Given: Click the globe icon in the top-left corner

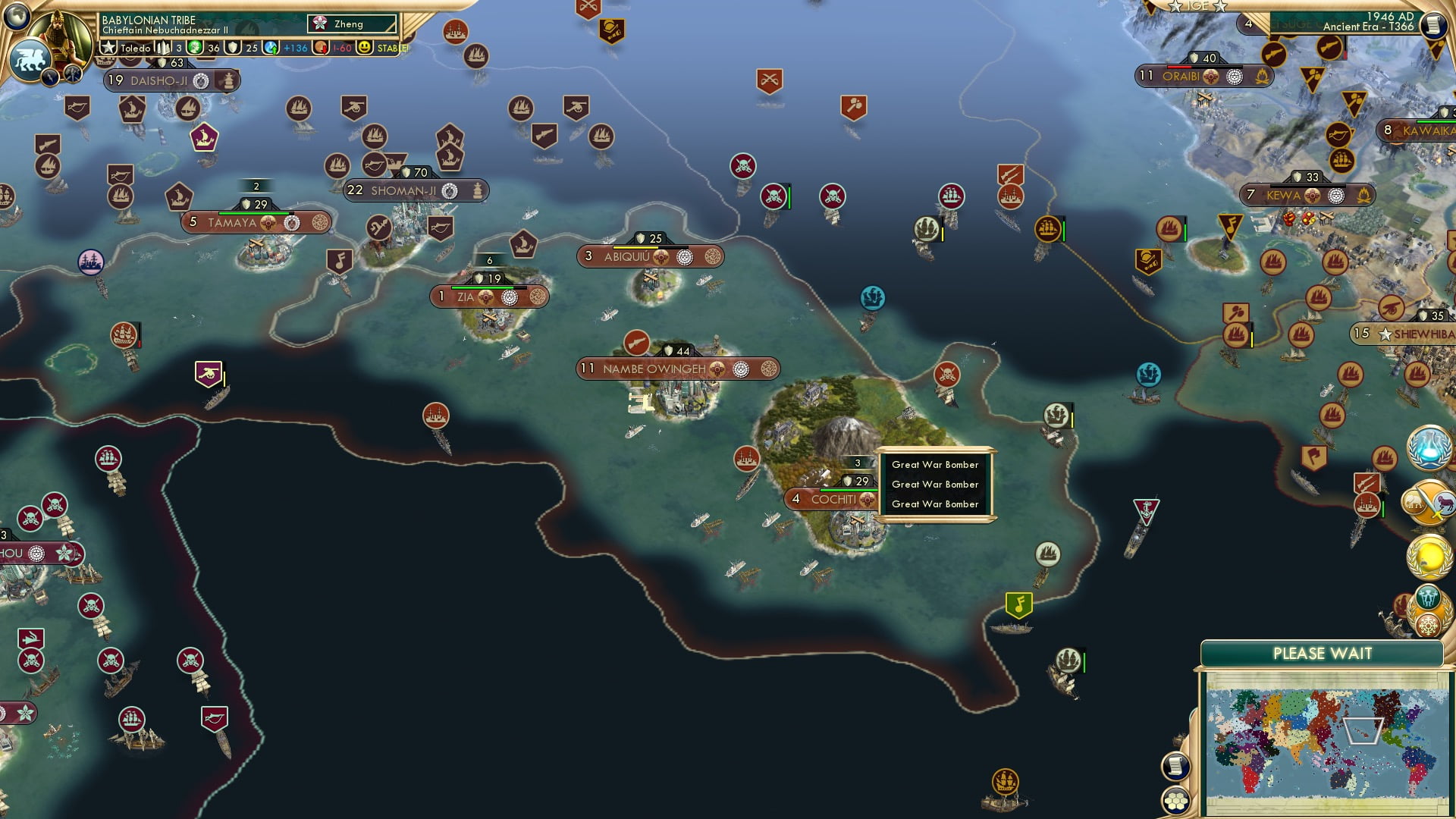Looking at the screenshot, I should [16, 14].
